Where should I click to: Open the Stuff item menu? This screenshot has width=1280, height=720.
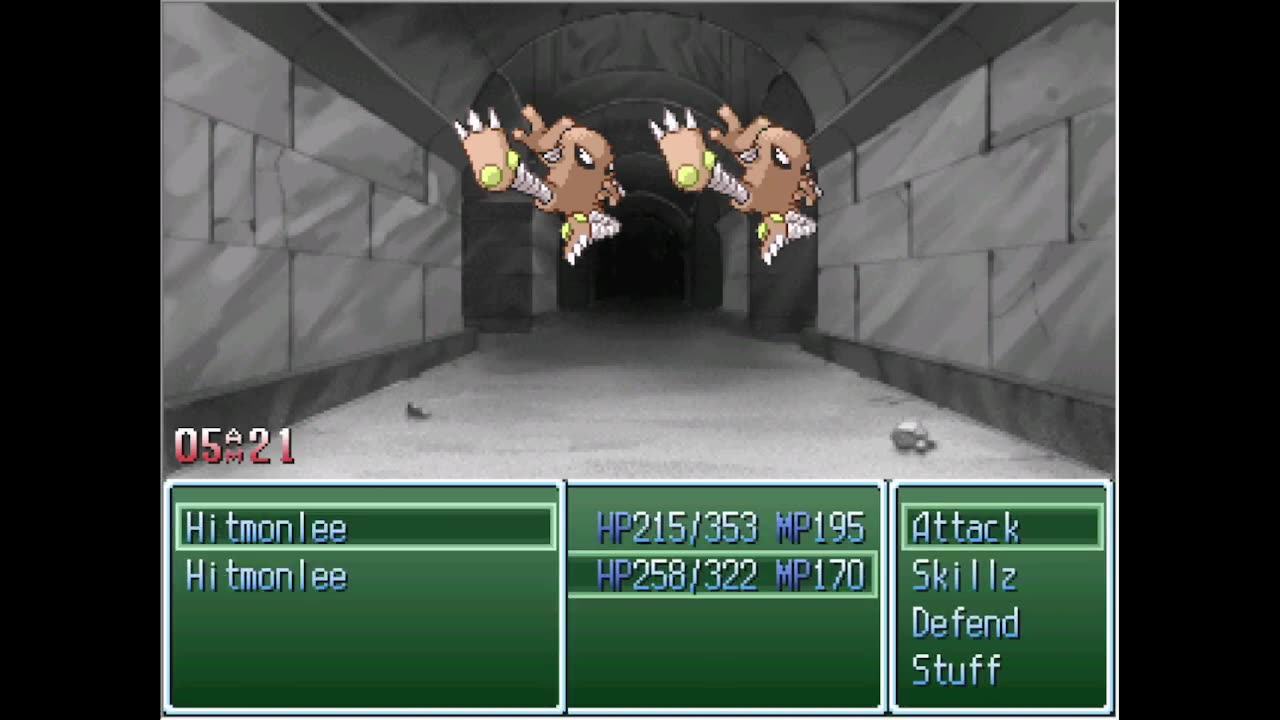956,670
